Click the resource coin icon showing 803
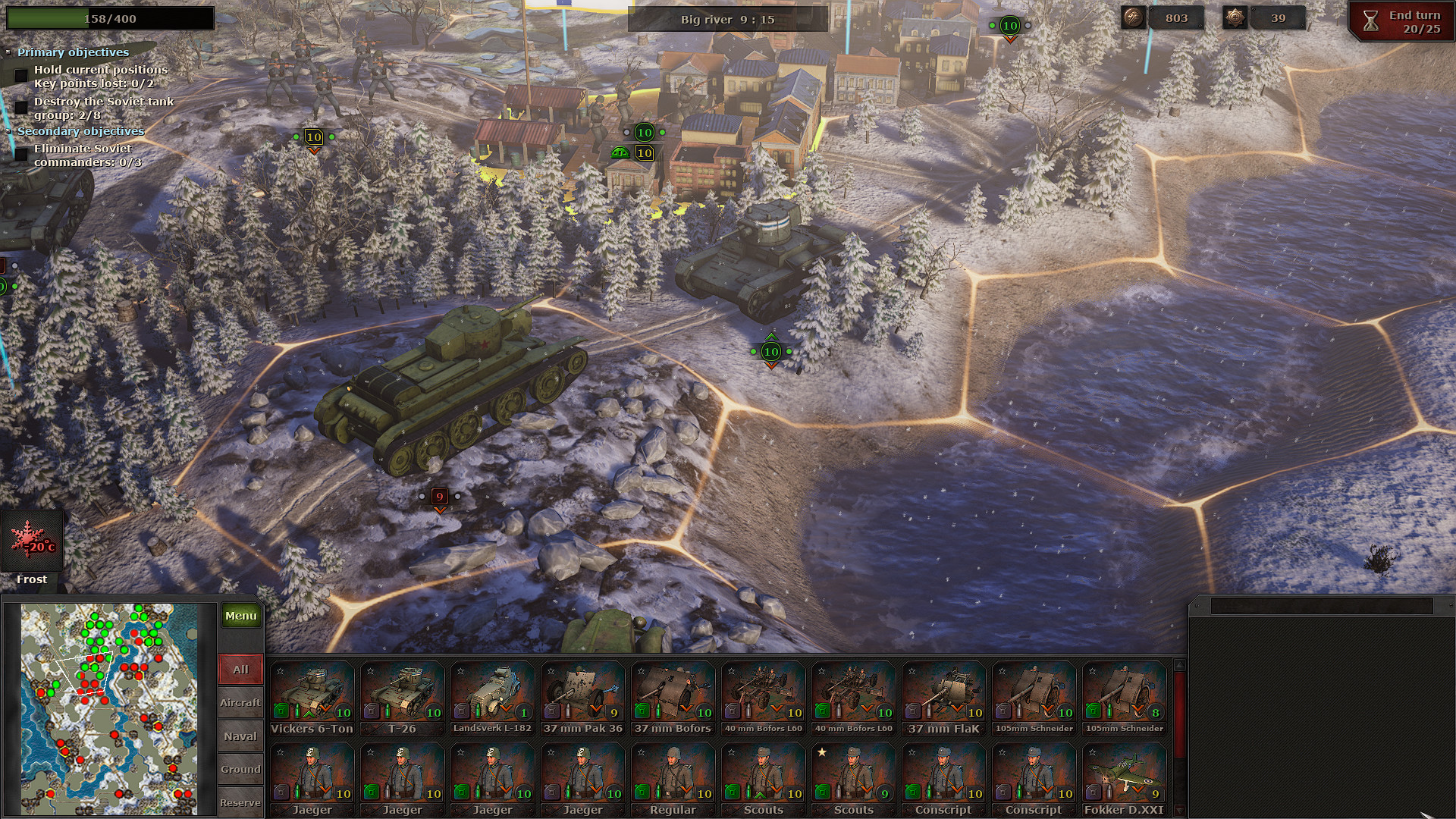The height and width of the screenshot is (819, 1456). (1134, 18)
